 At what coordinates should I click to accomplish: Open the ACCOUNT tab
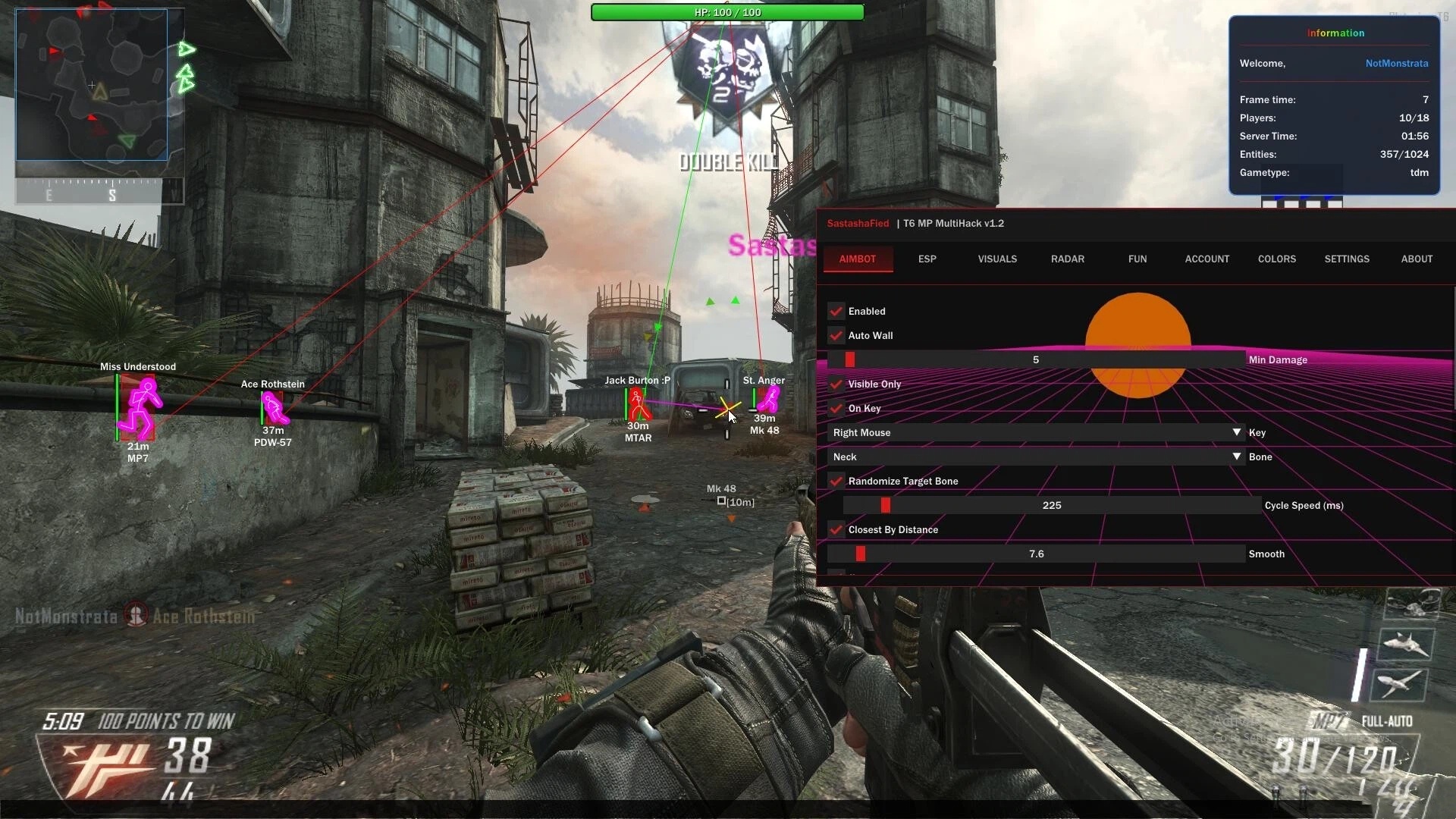click(x=1207, y=259)
